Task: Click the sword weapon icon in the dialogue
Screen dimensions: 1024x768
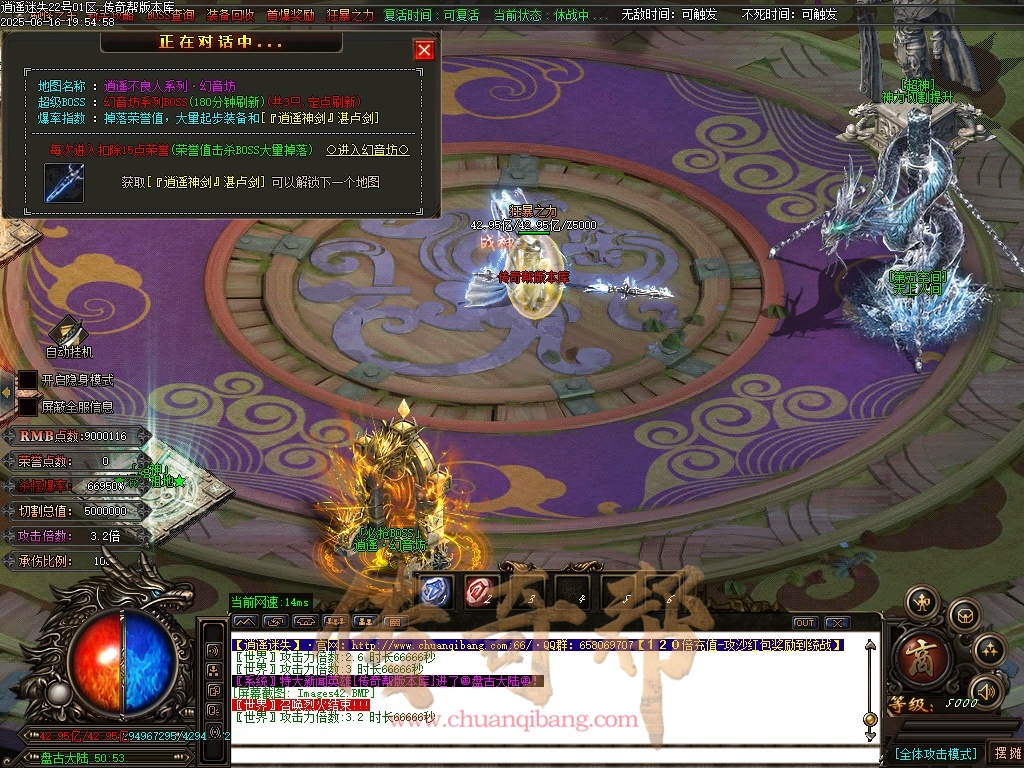Action: coord(64,183)
